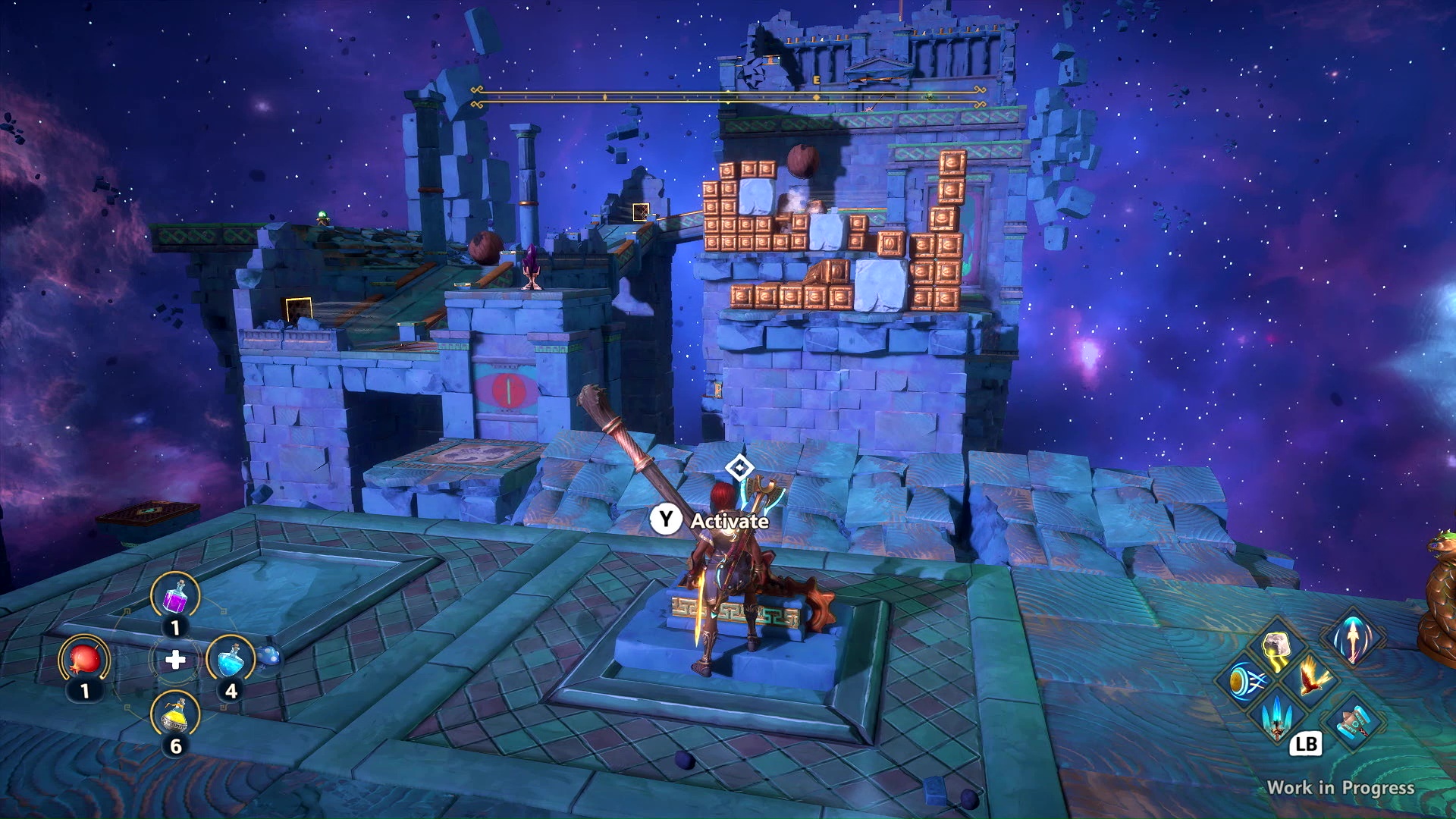Viewport: 1456px width, 819px height.
Task: Activate the blue spear strike ability
Action: click(x=1278, y=716)
